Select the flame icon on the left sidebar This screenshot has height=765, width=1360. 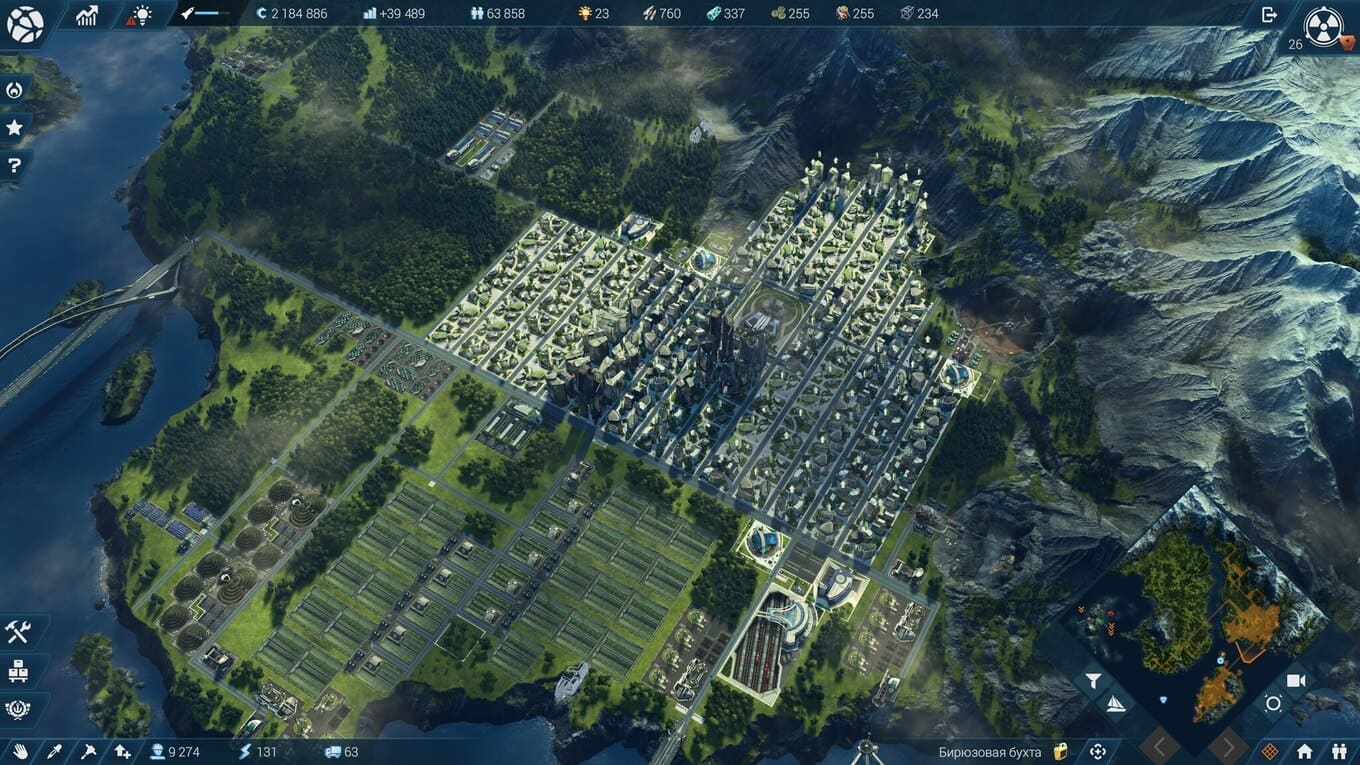click(x=14, y=90)
